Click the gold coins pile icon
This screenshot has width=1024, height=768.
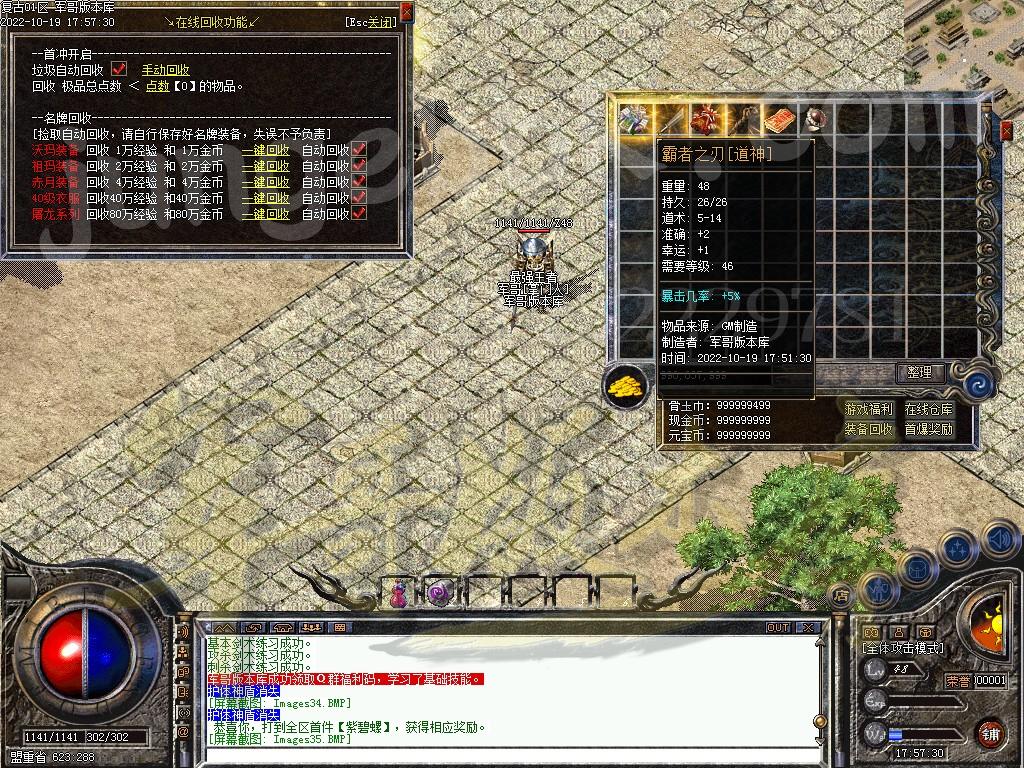(626, 385)
